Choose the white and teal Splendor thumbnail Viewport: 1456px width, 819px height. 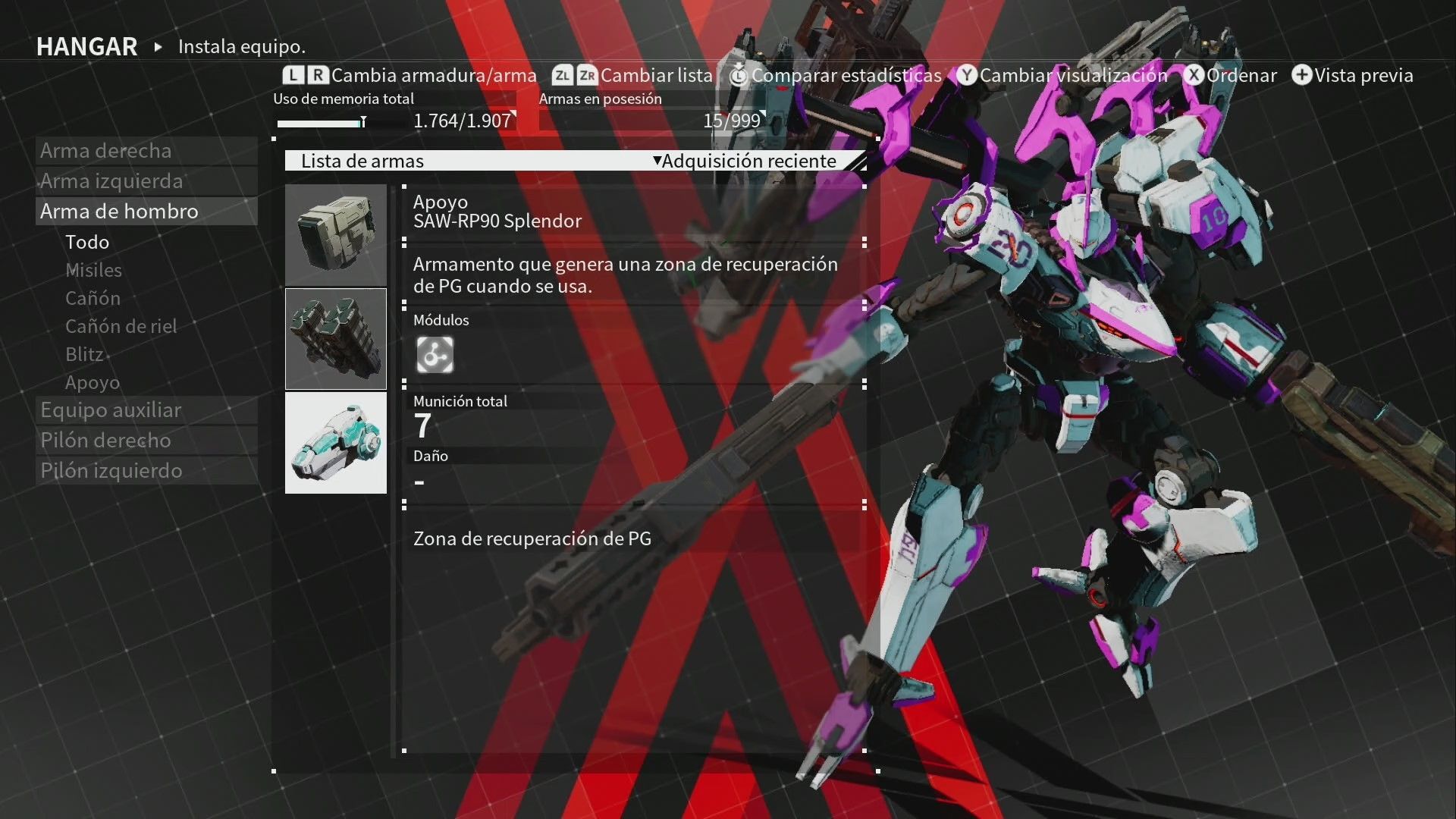(x=336, y=443)
